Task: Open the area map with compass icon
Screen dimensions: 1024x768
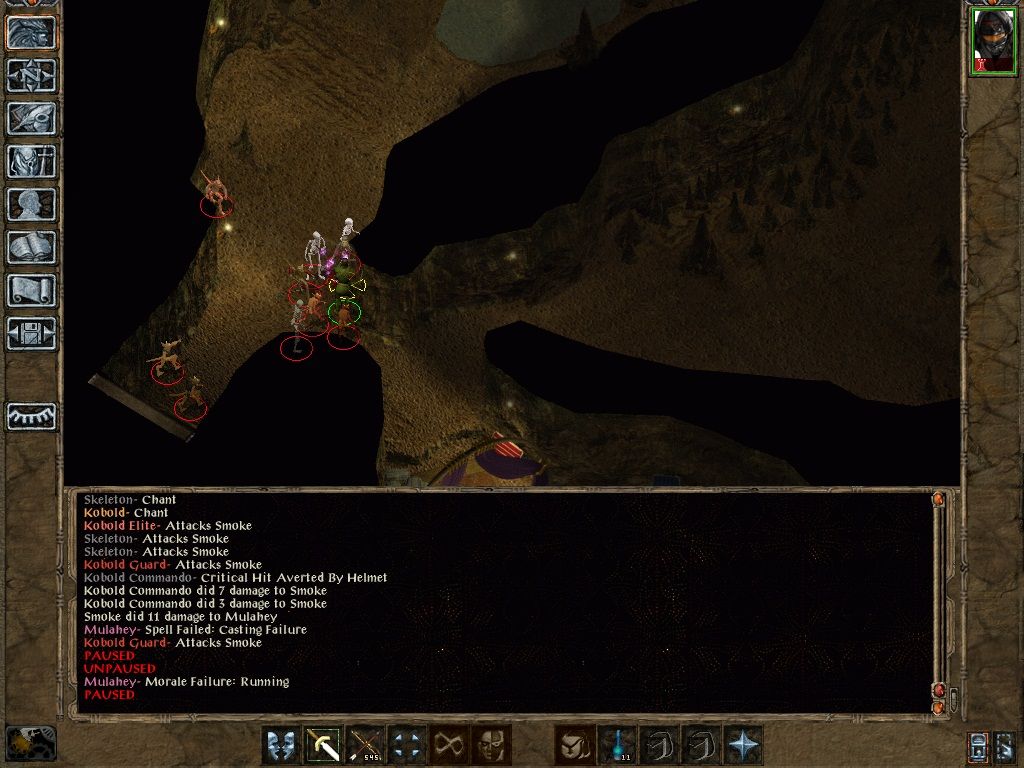Action: [x=31, y=75]
